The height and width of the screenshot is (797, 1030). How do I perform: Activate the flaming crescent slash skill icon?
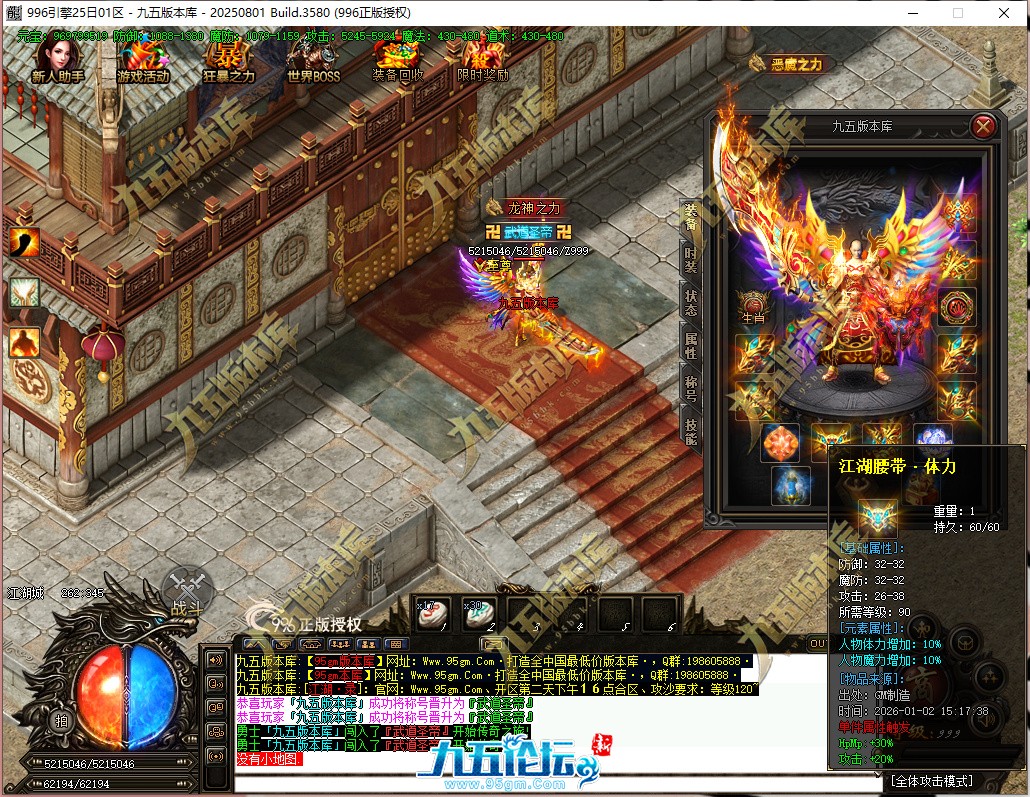pos(24,242)
